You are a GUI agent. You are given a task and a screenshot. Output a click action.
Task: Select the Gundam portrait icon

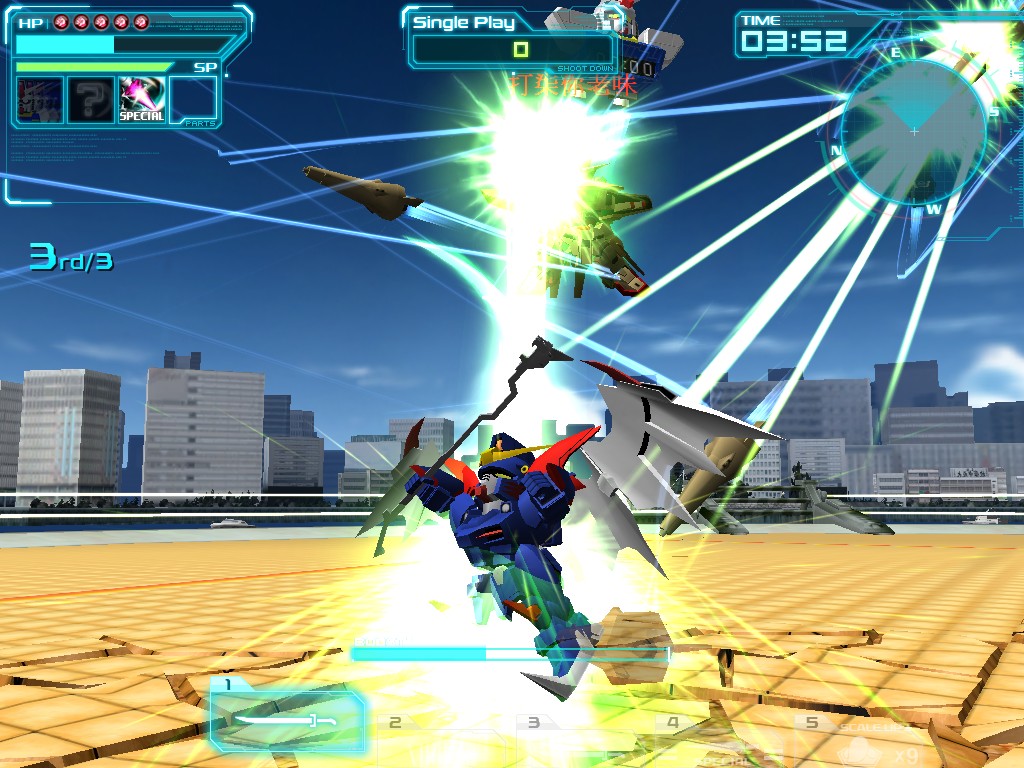(40, 100)
